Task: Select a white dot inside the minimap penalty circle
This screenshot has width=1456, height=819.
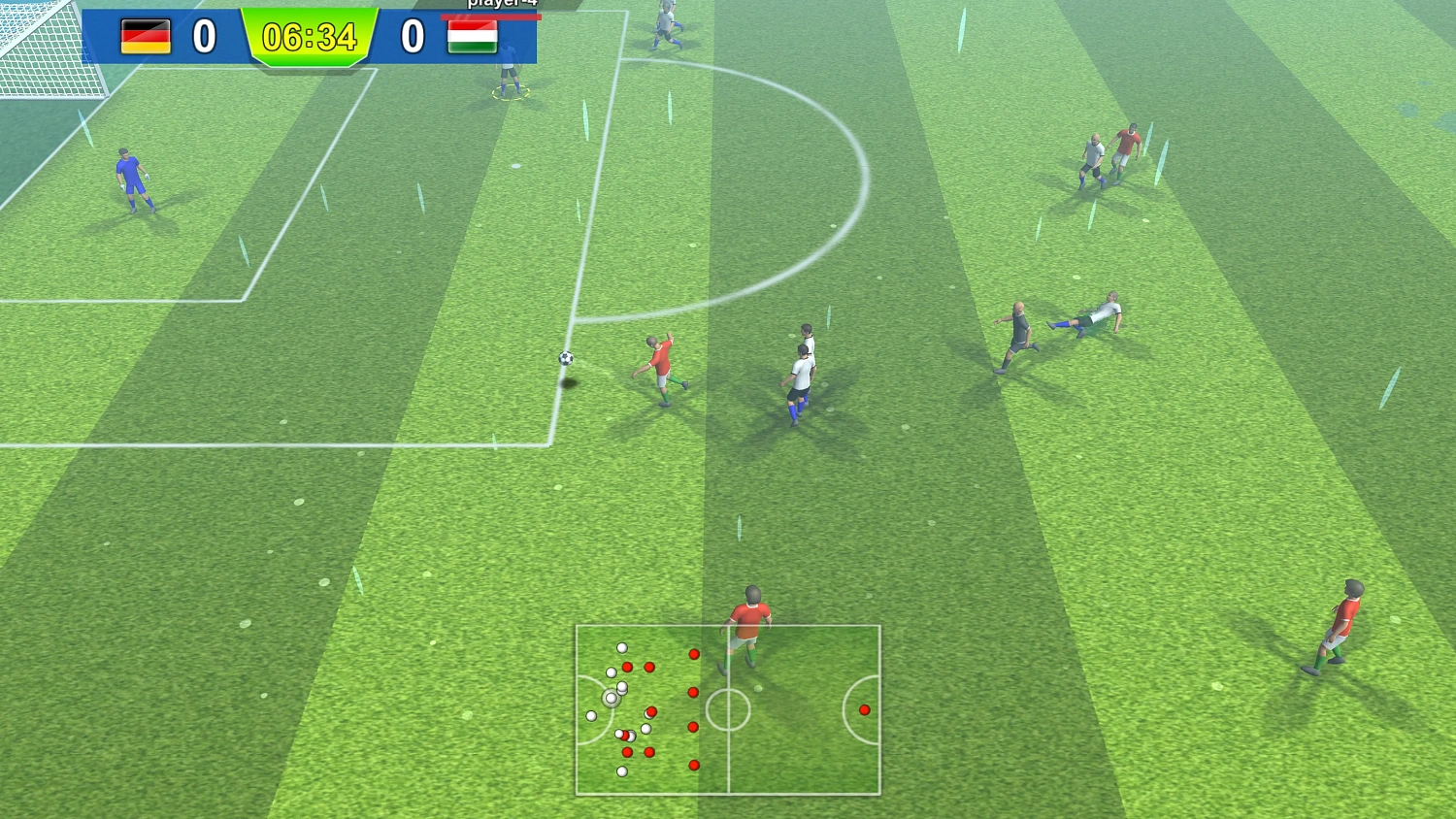Action: 592,715
